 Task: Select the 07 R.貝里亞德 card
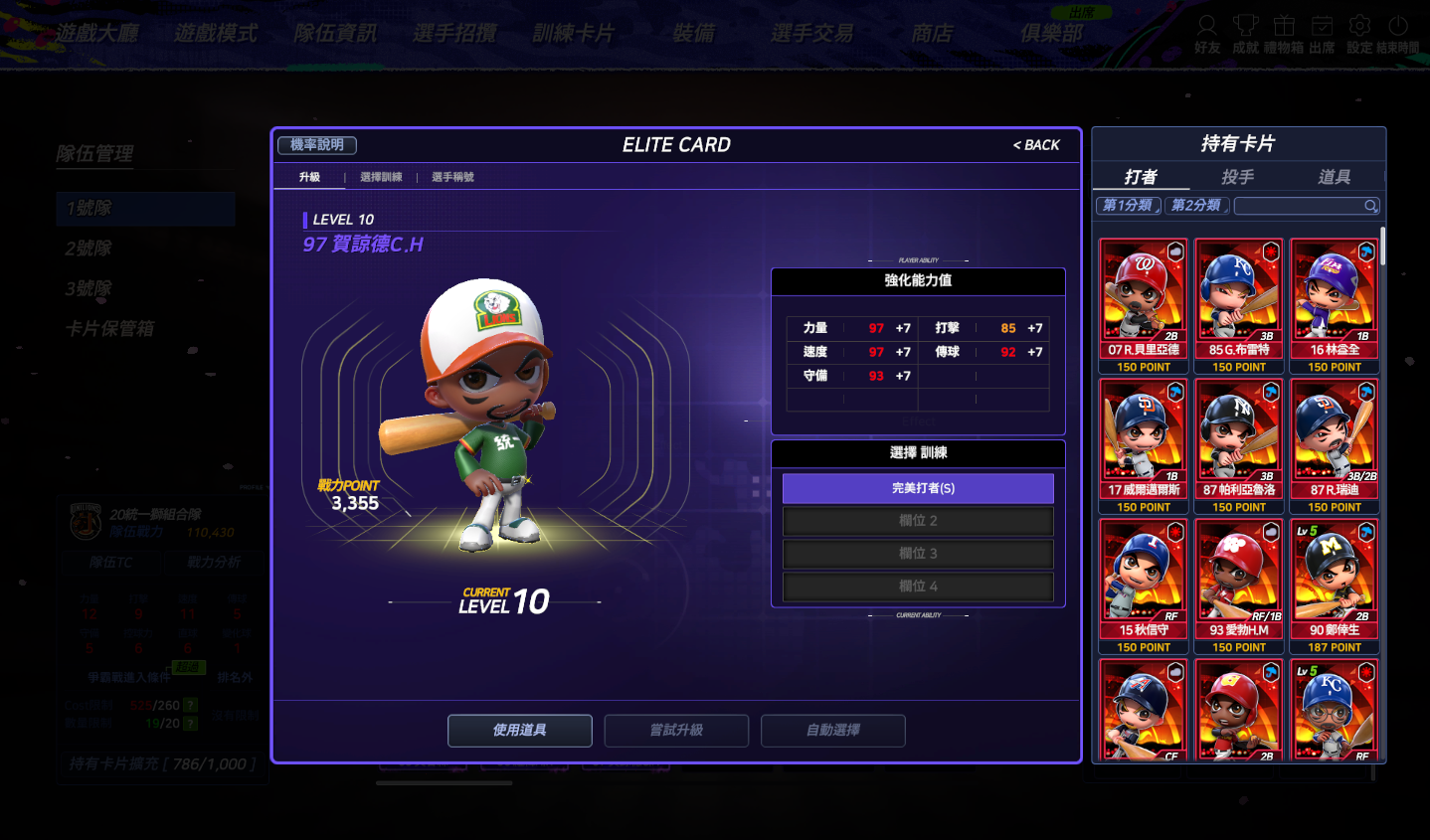coord(1144,305)
